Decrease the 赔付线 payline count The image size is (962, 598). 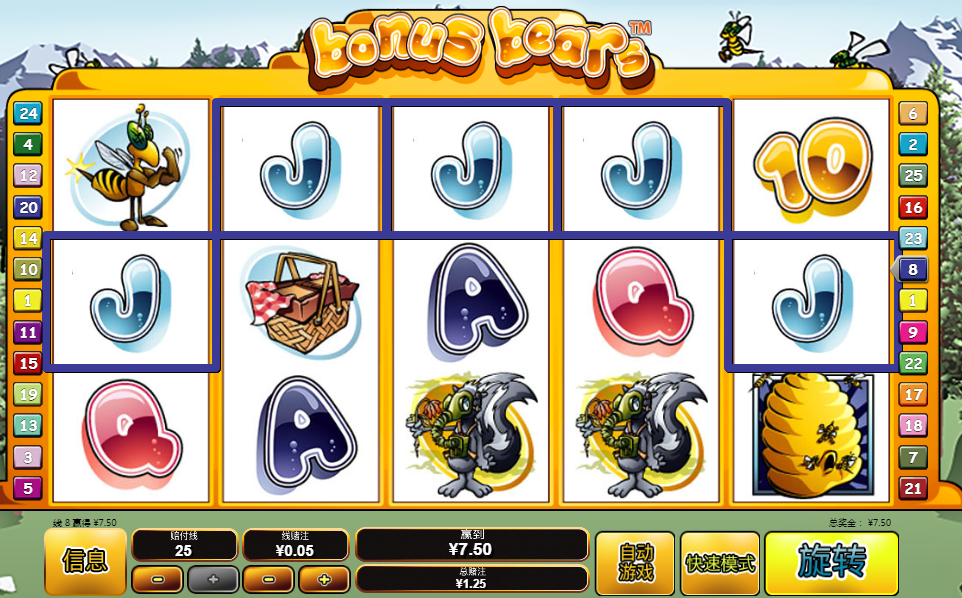pyautogui.click(x=157, y=579)
